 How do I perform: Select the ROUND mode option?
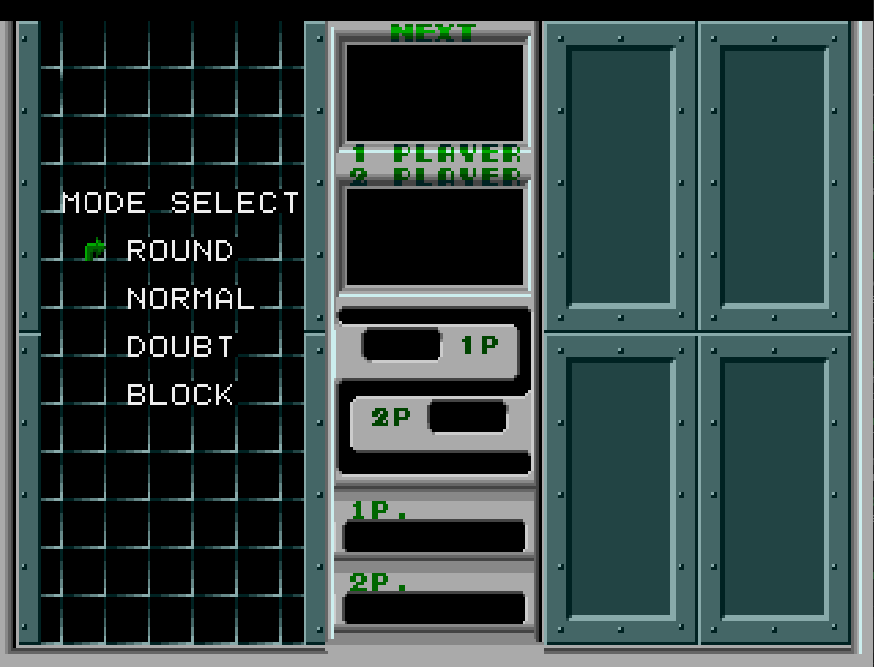point(180,250)
